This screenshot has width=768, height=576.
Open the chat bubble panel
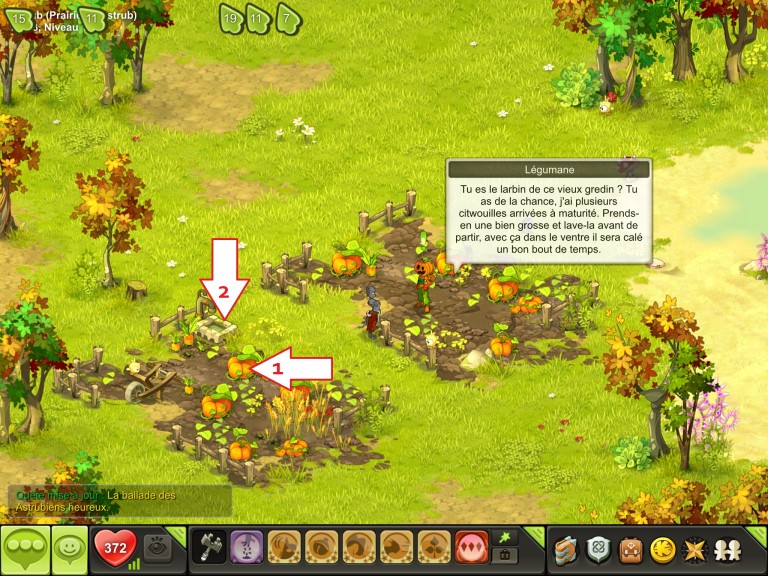pos(24,549)
